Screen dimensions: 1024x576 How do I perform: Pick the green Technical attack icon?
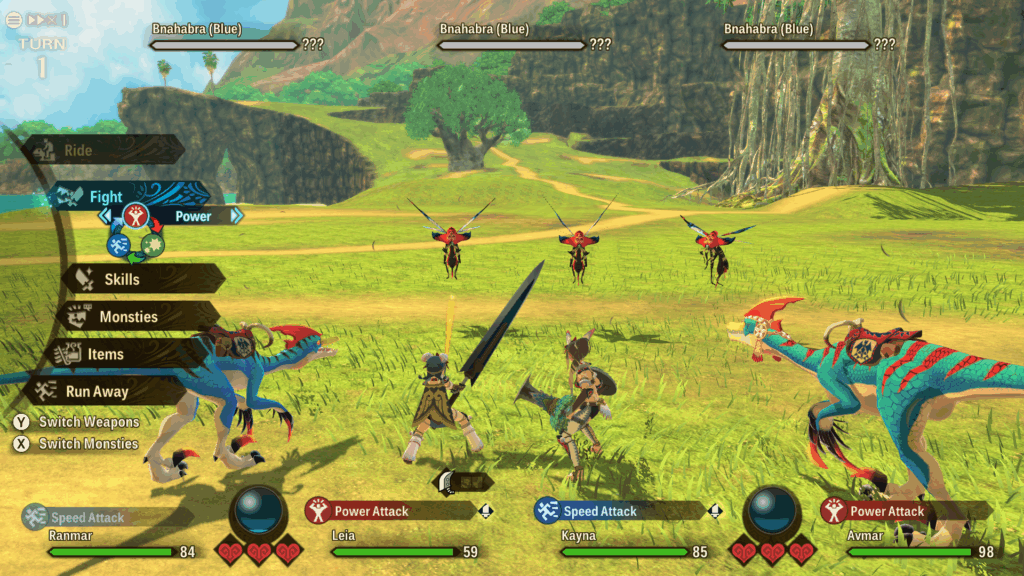point(153,244)
